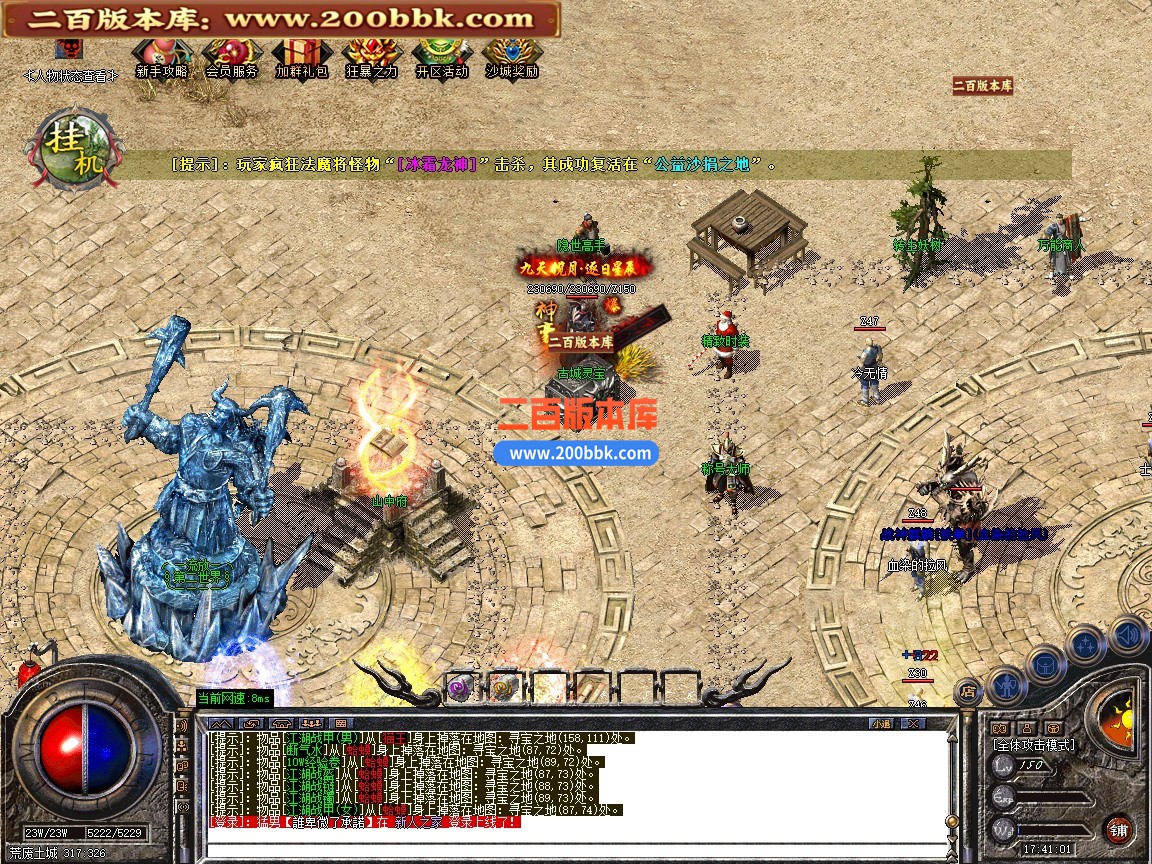Select the purple scroll hotbar slot
This screenshot has height=864, width=1152.
461,687
